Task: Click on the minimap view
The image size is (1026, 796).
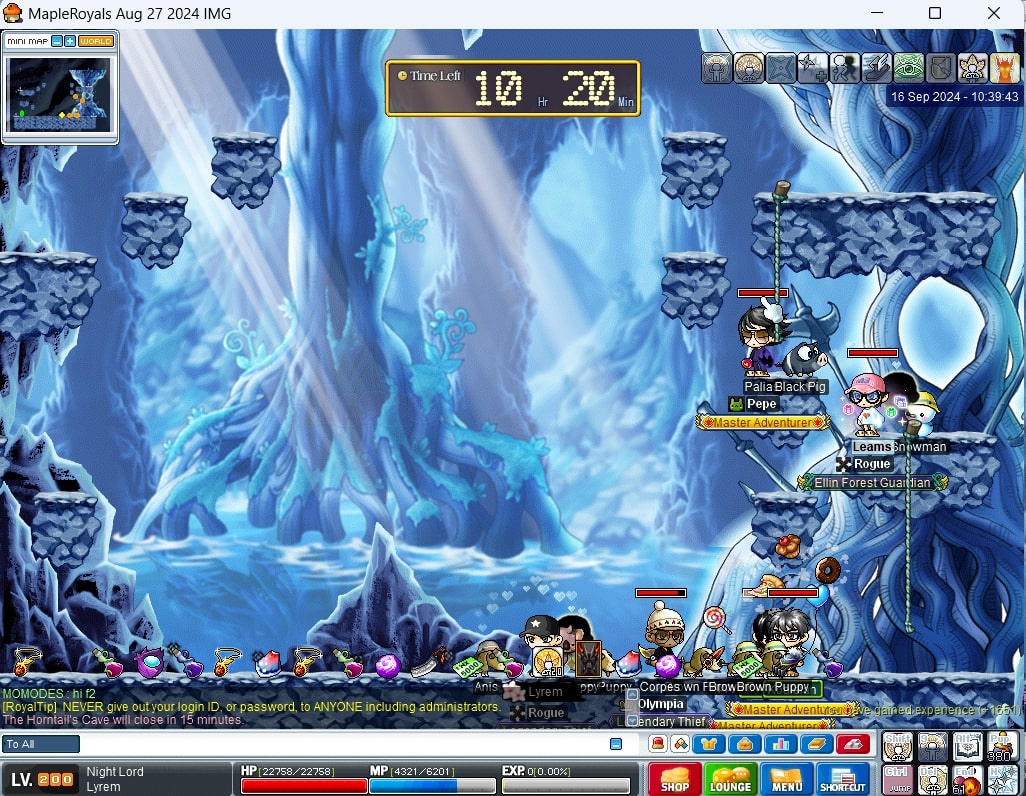Action: click(x=60, y=94)
